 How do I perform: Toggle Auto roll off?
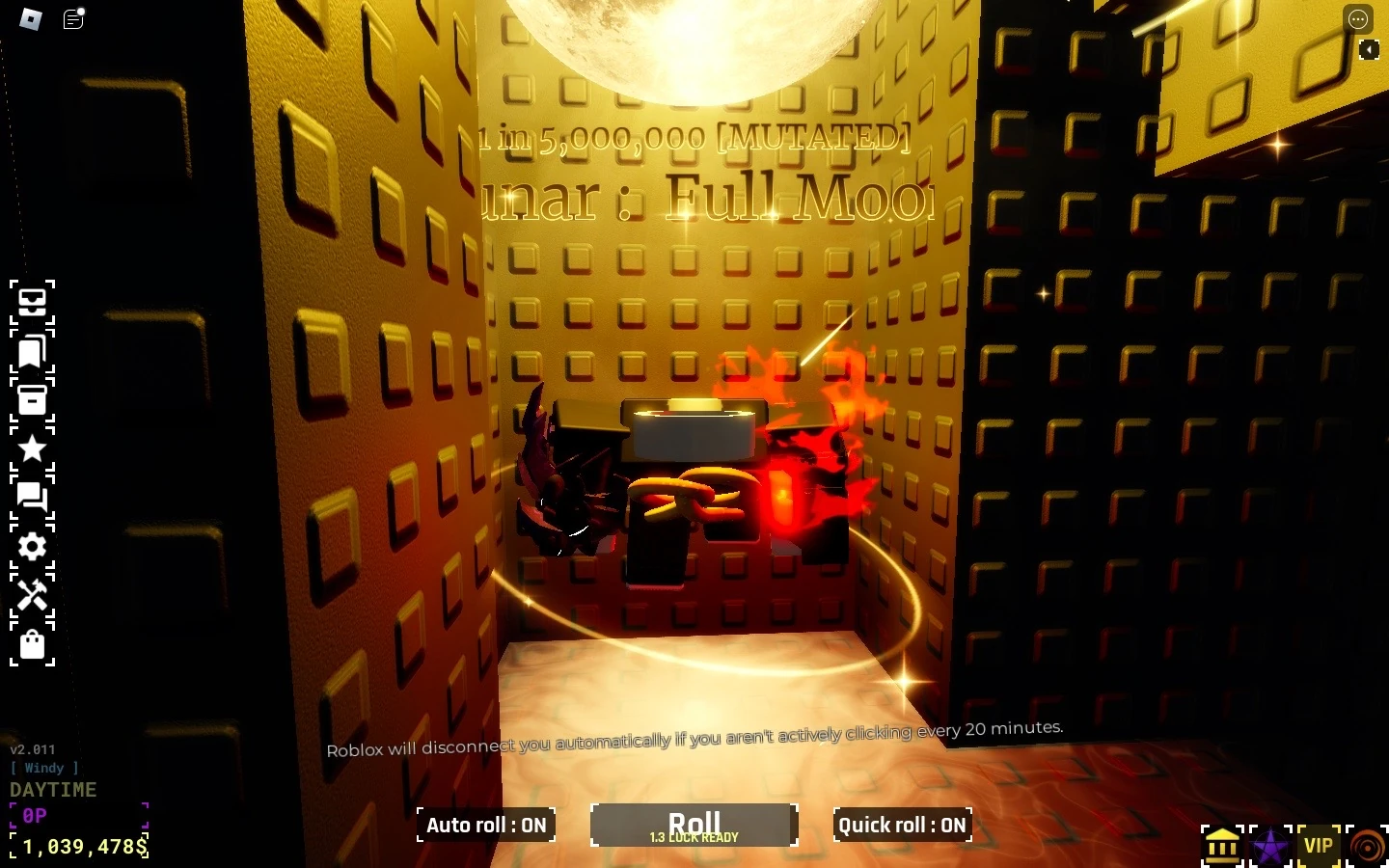(485, 826)
